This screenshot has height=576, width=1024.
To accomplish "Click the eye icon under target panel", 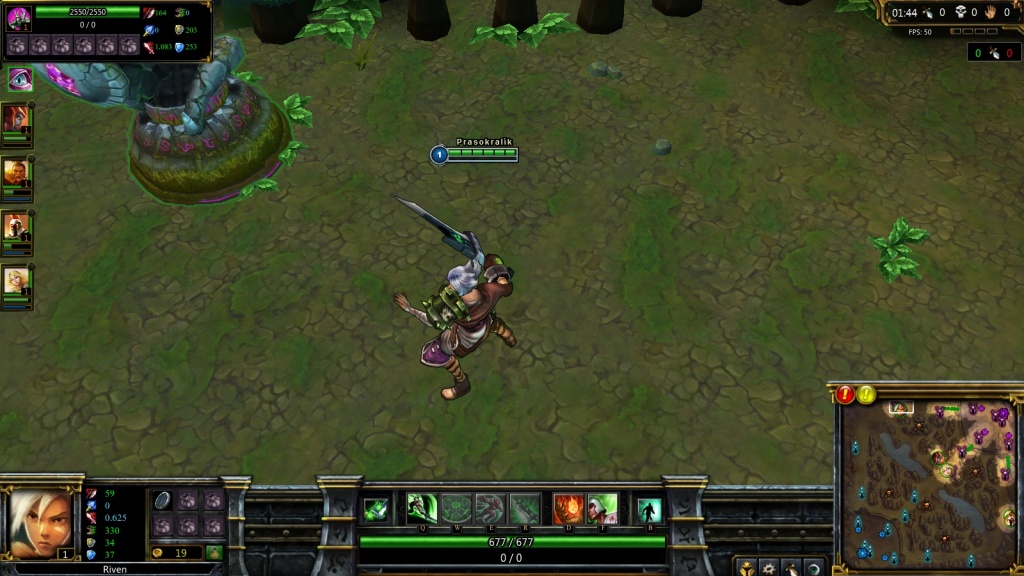I will (19, 79).
